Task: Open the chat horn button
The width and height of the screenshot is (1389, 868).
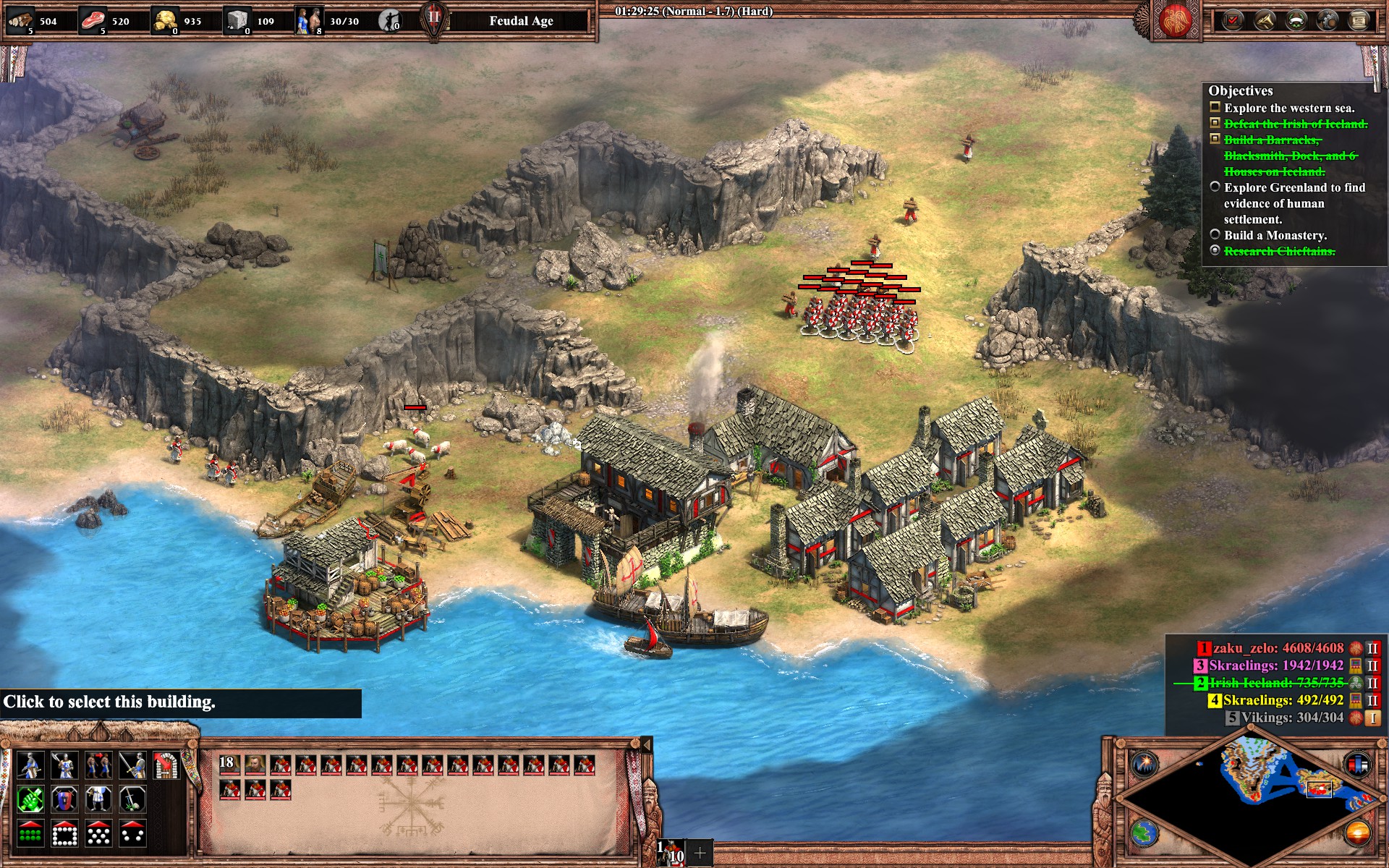Action: pyautogui.click(x=1264, y=20)
